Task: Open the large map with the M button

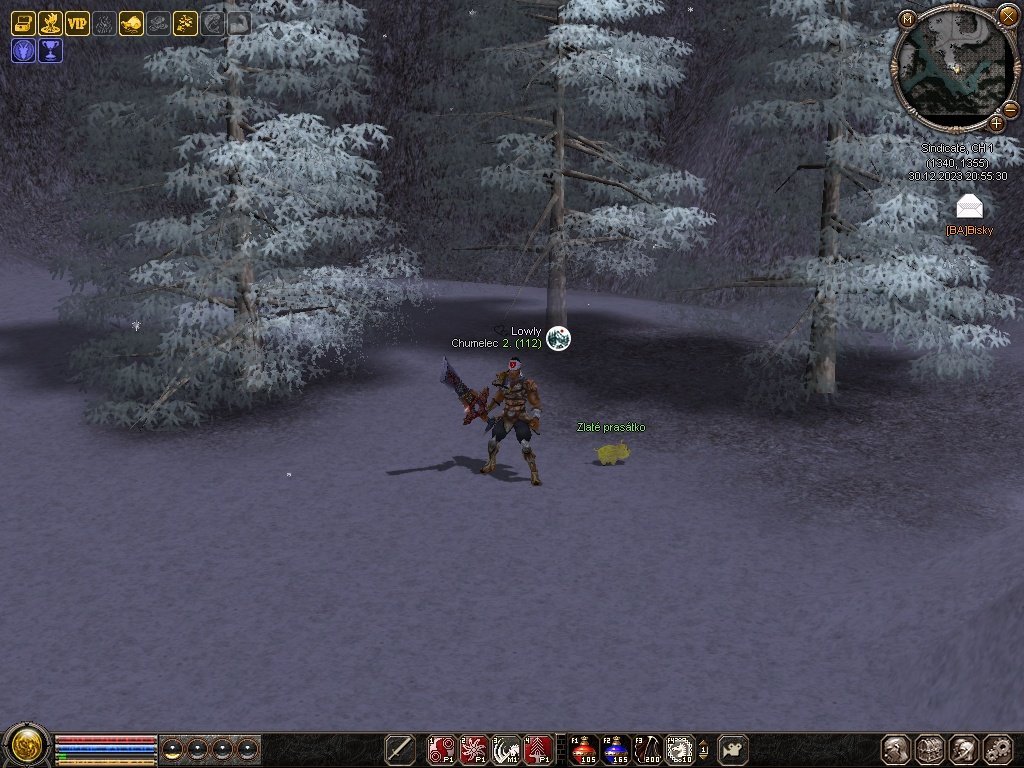Action: tap(906, 19)
